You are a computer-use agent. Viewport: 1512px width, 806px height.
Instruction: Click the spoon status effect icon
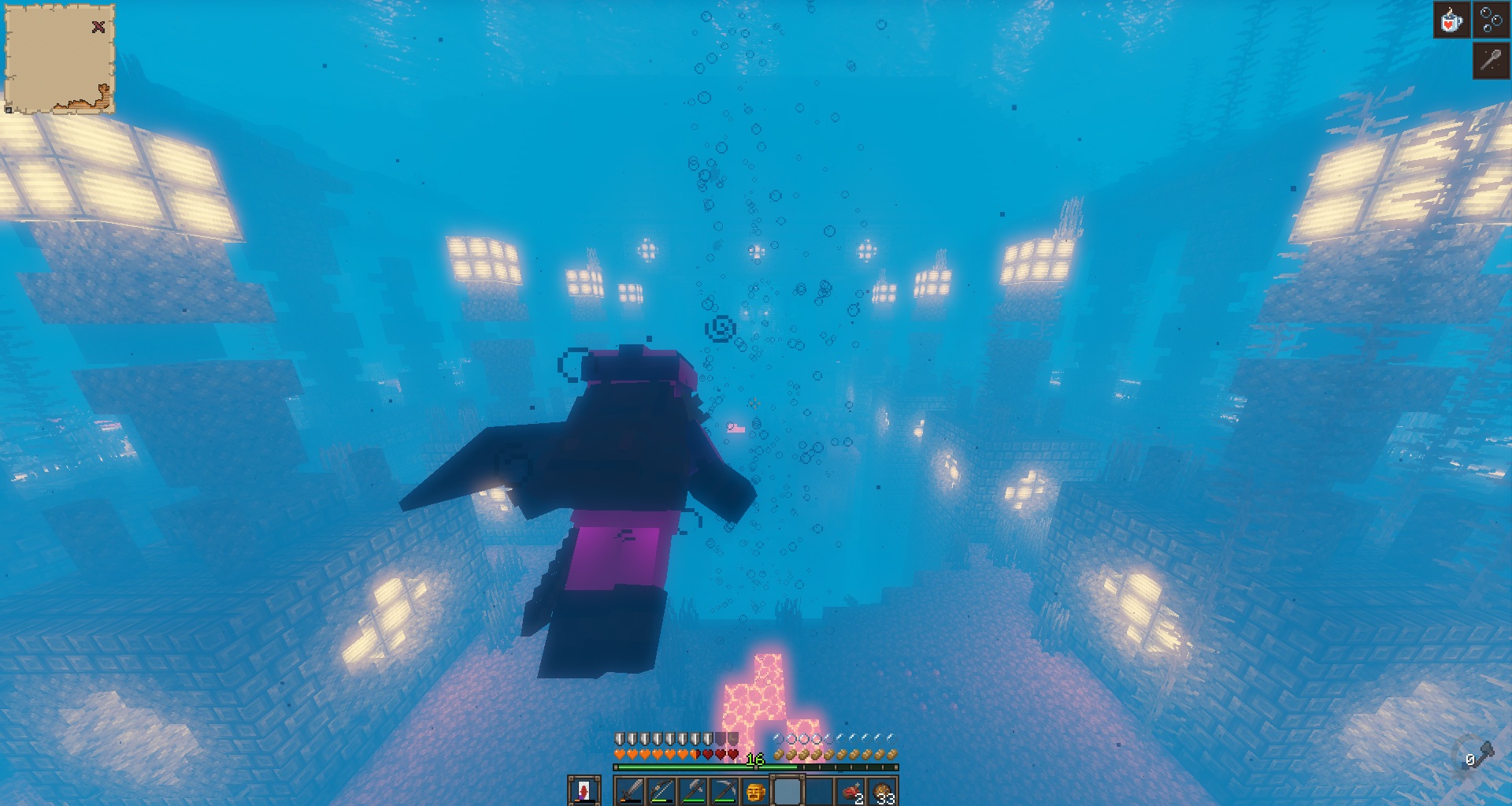point(1491,61)
